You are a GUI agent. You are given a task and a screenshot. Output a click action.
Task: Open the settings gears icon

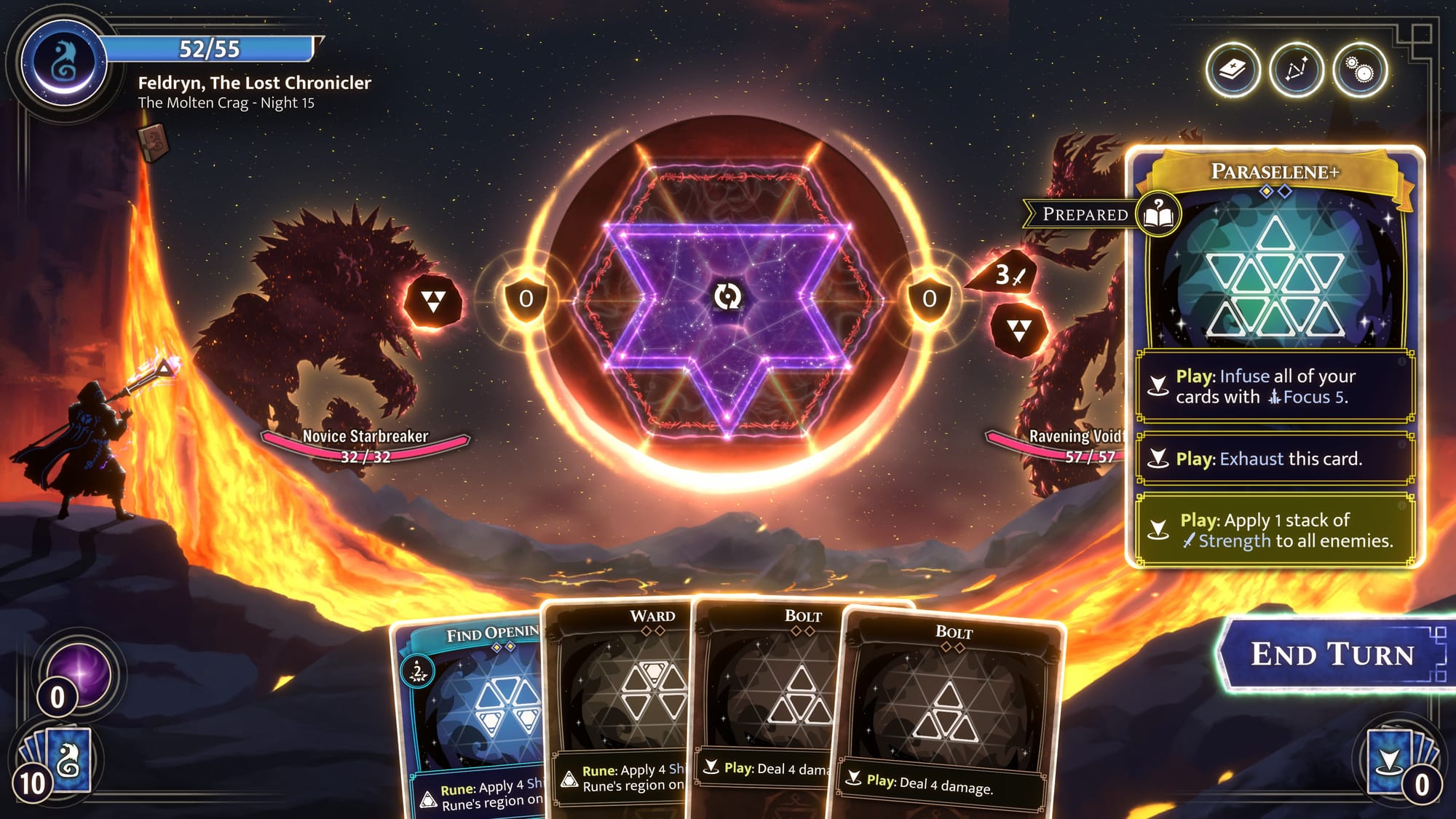(1359, 71)
